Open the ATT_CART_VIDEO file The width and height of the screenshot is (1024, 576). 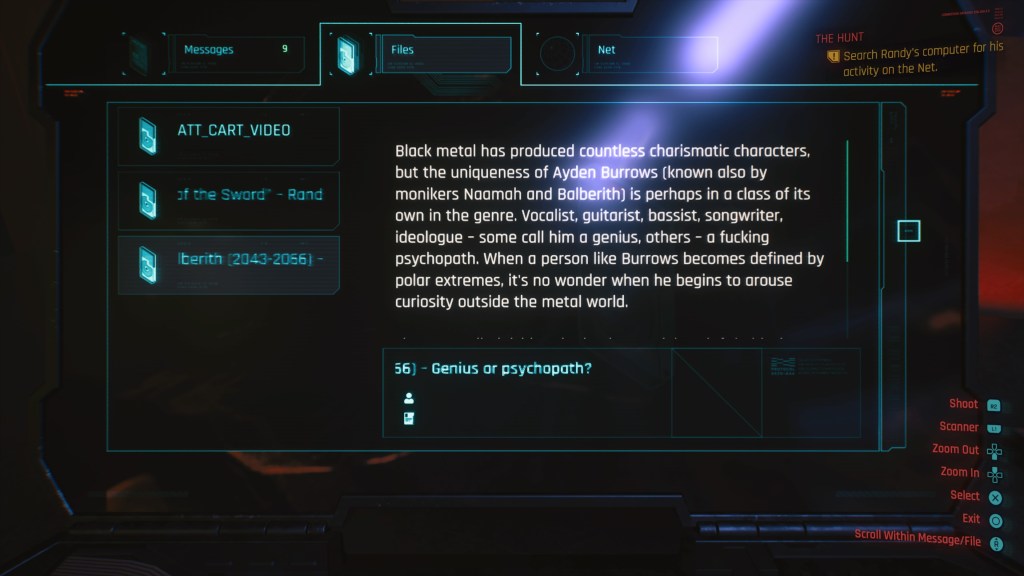pos(229,135)
